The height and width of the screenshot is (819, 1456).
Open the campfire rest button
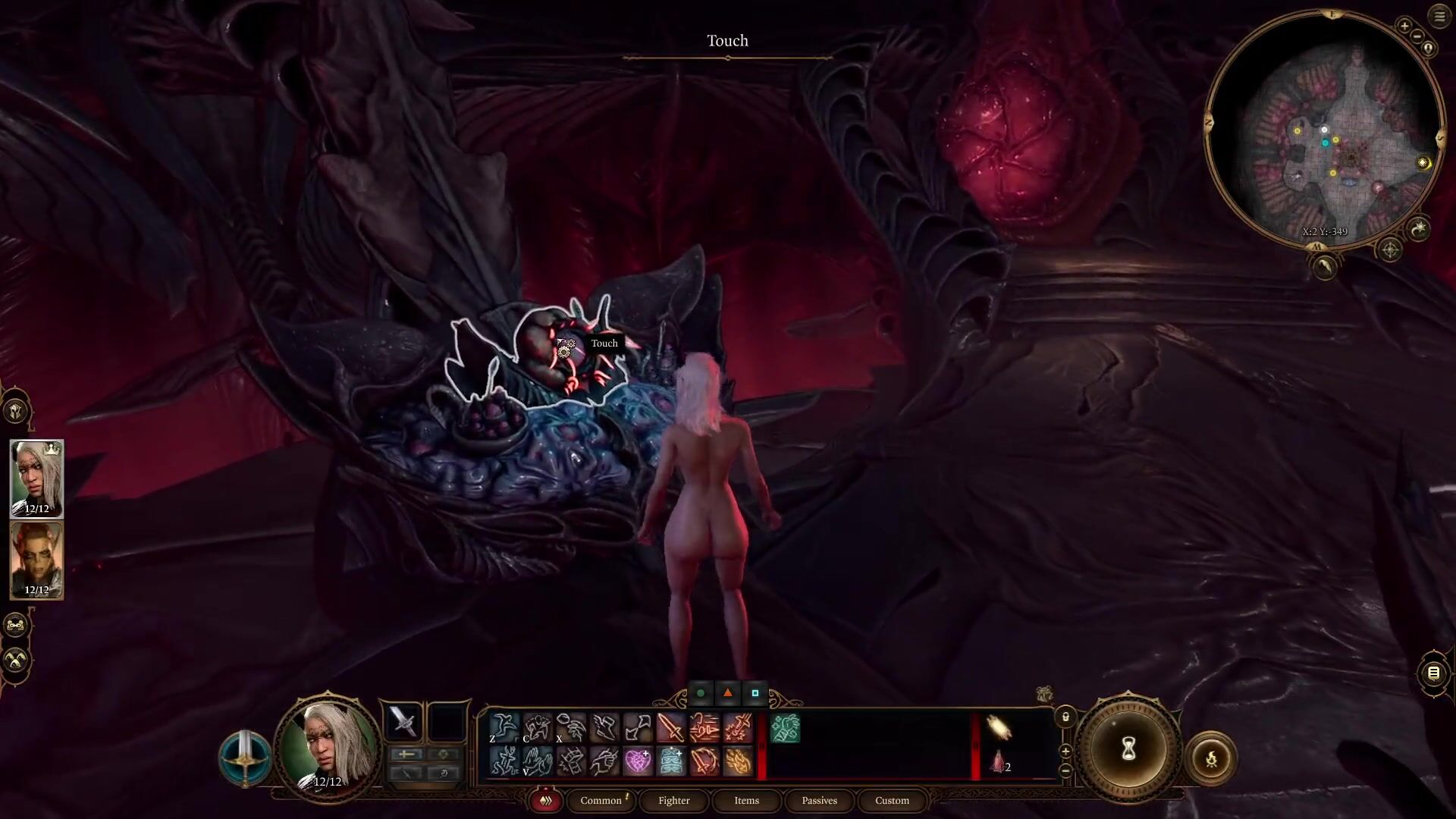point(1211,758)
